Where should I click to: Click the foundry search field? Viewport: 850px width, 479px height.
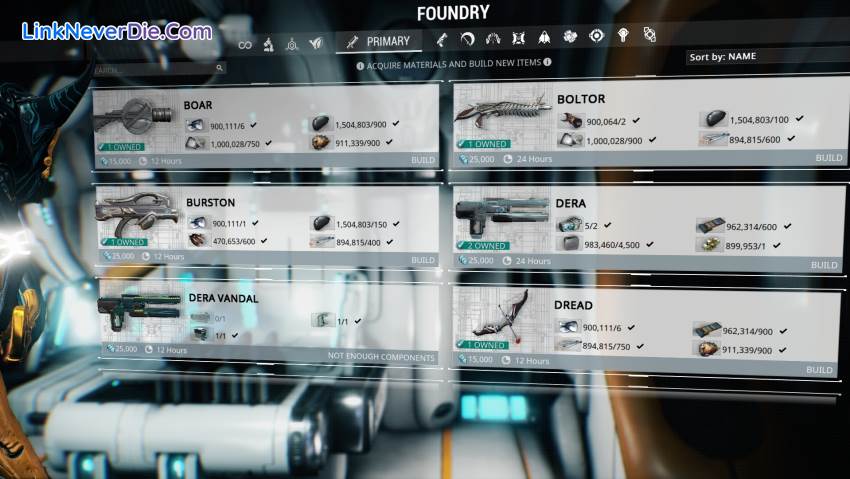point(158,69)
